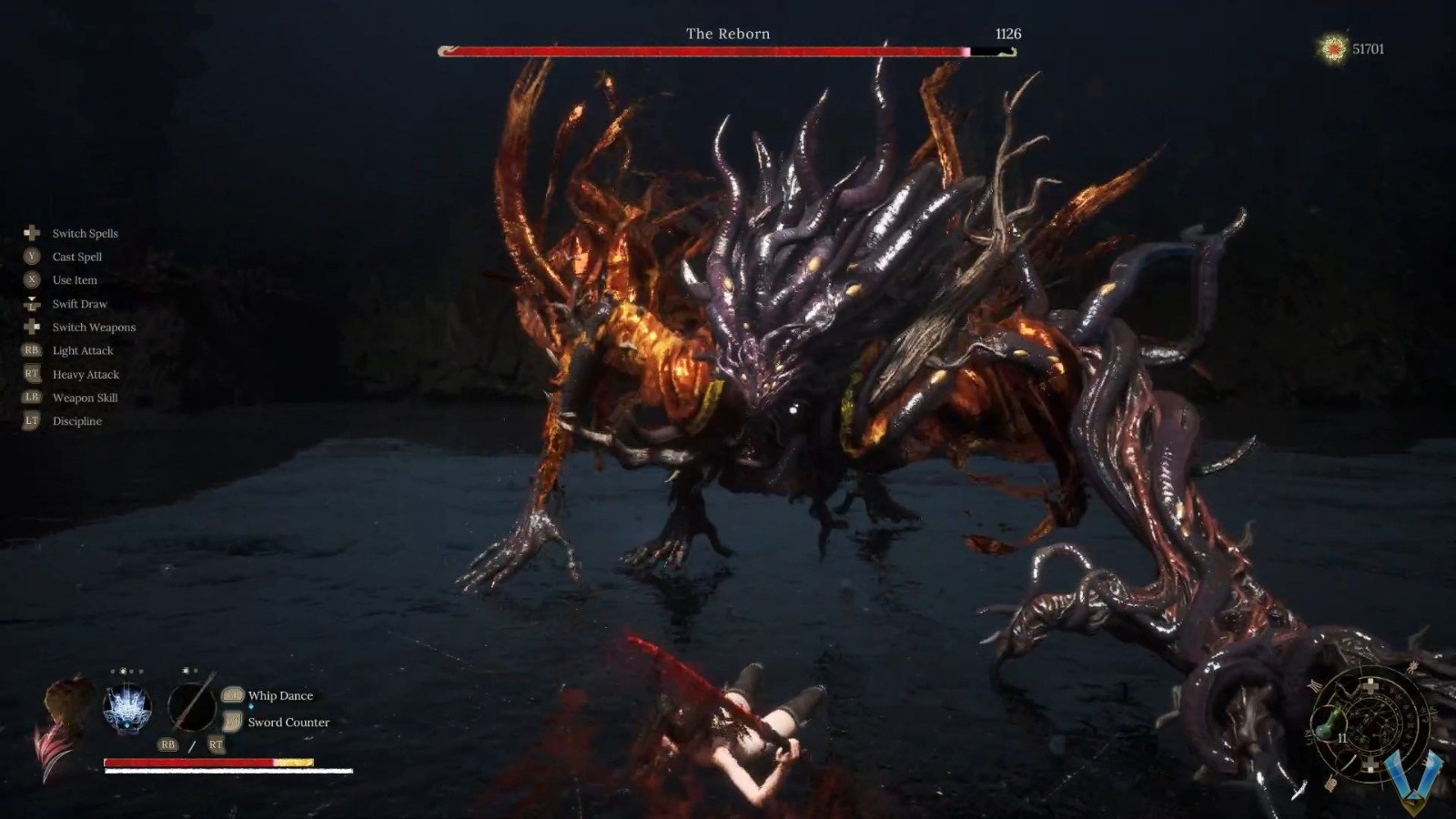This screenshot has width=1456, height=819.
Task: Click the Swift Draw control hint text
Action: click(x=80, y=303)
